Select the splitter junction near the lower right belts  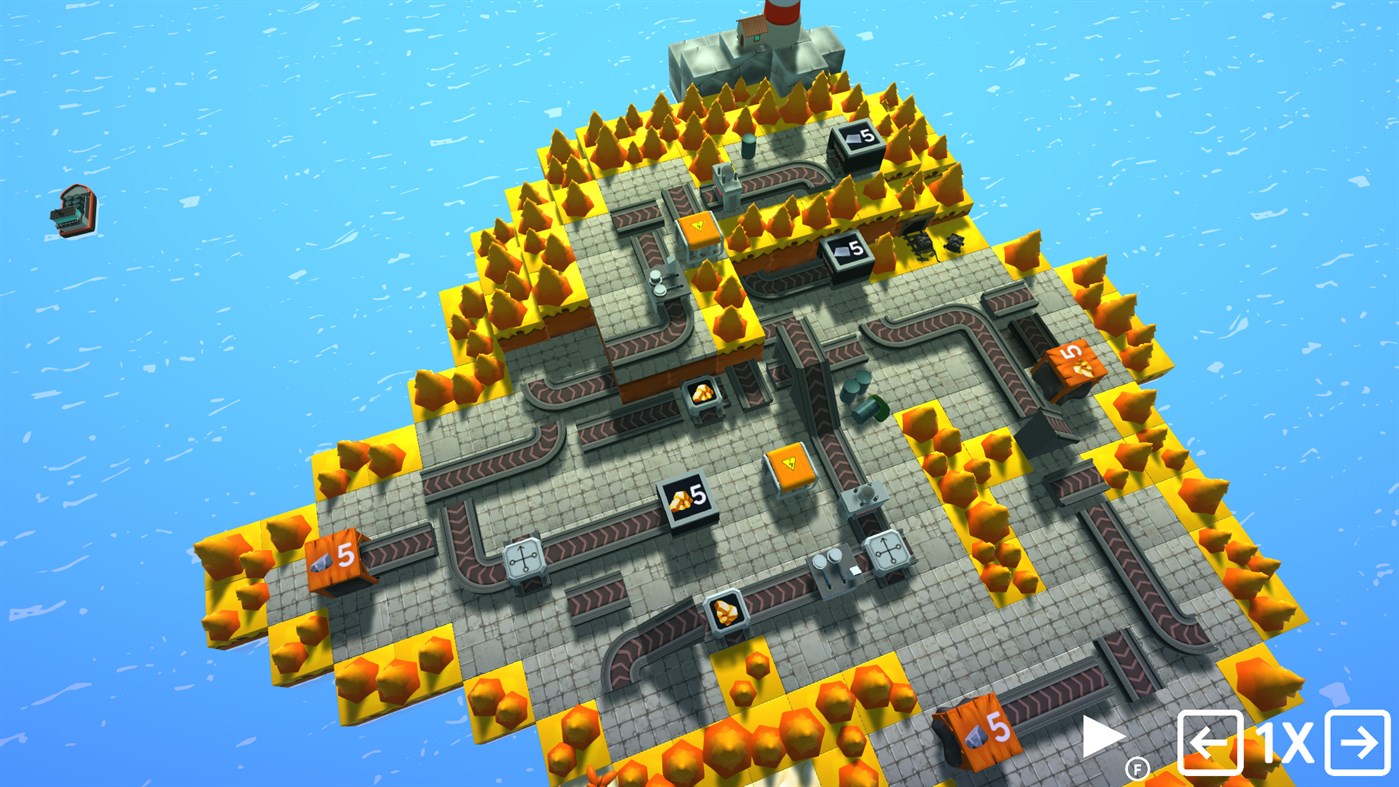click(x=887, y=551)
